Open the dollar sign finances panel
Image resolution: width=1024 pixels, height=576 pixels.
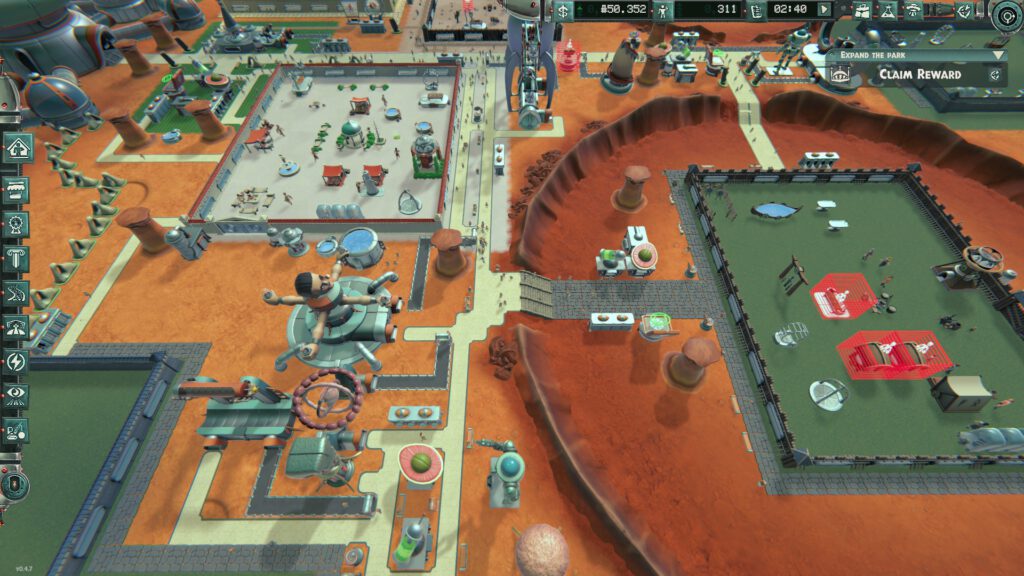coord(563,10)
